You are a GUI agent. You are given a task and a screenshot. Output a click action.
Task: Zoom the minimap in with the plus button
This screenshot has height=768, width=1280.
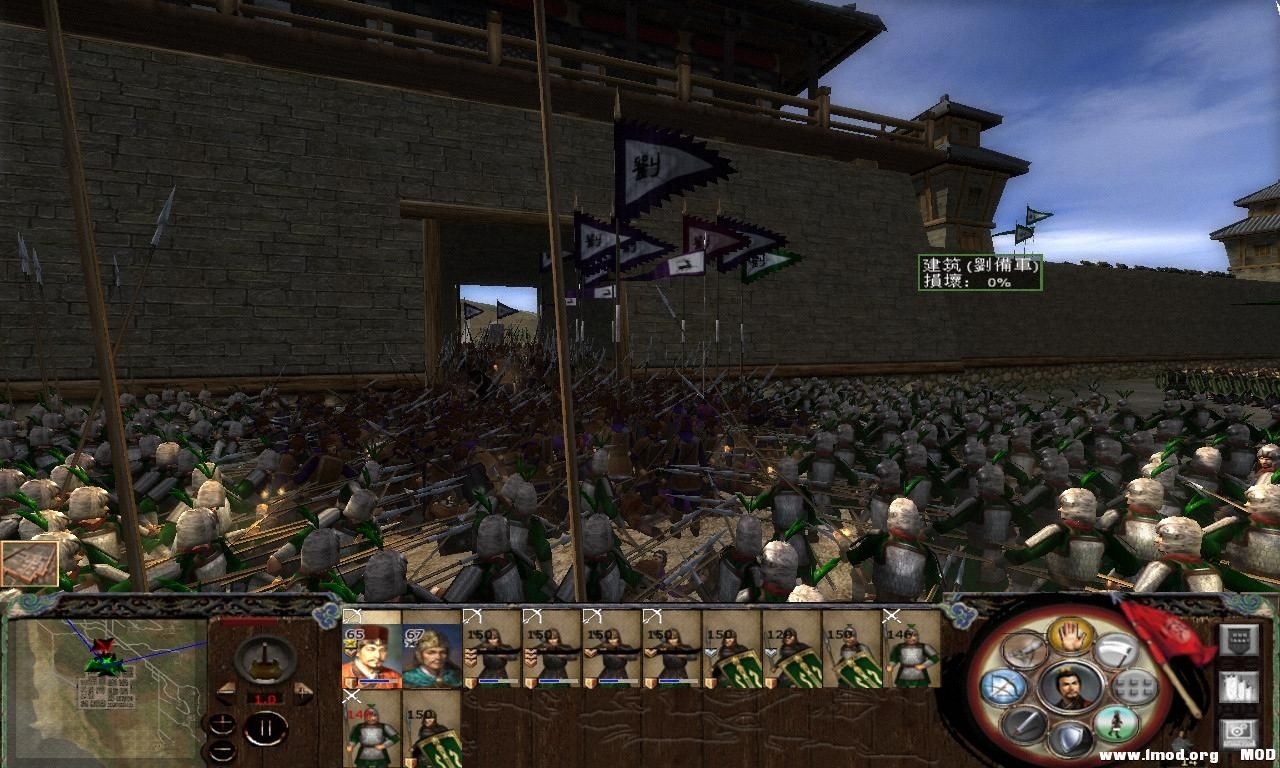point(223,722)
